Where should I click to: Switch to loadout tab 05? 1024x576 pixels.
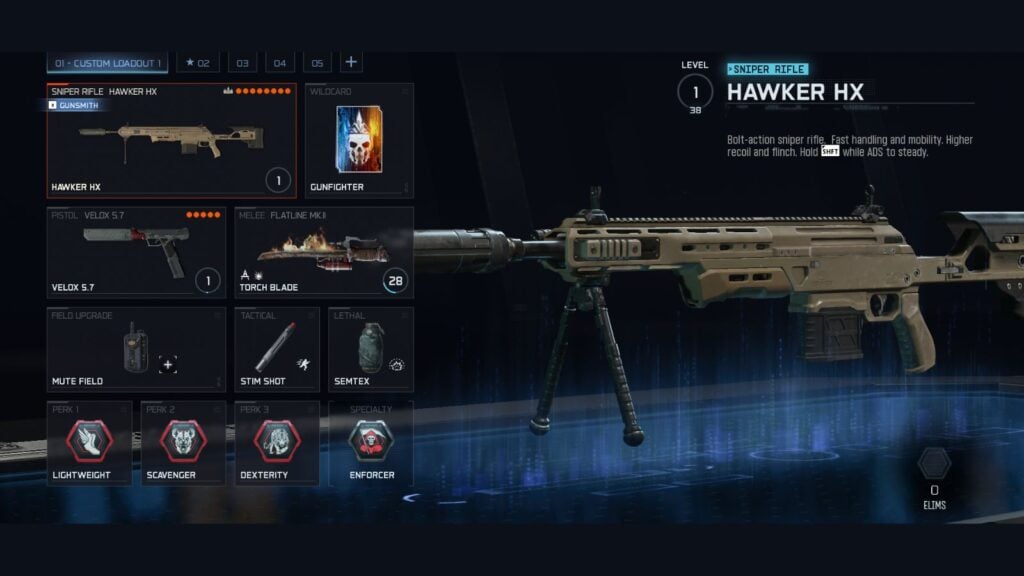coord(317,63)
